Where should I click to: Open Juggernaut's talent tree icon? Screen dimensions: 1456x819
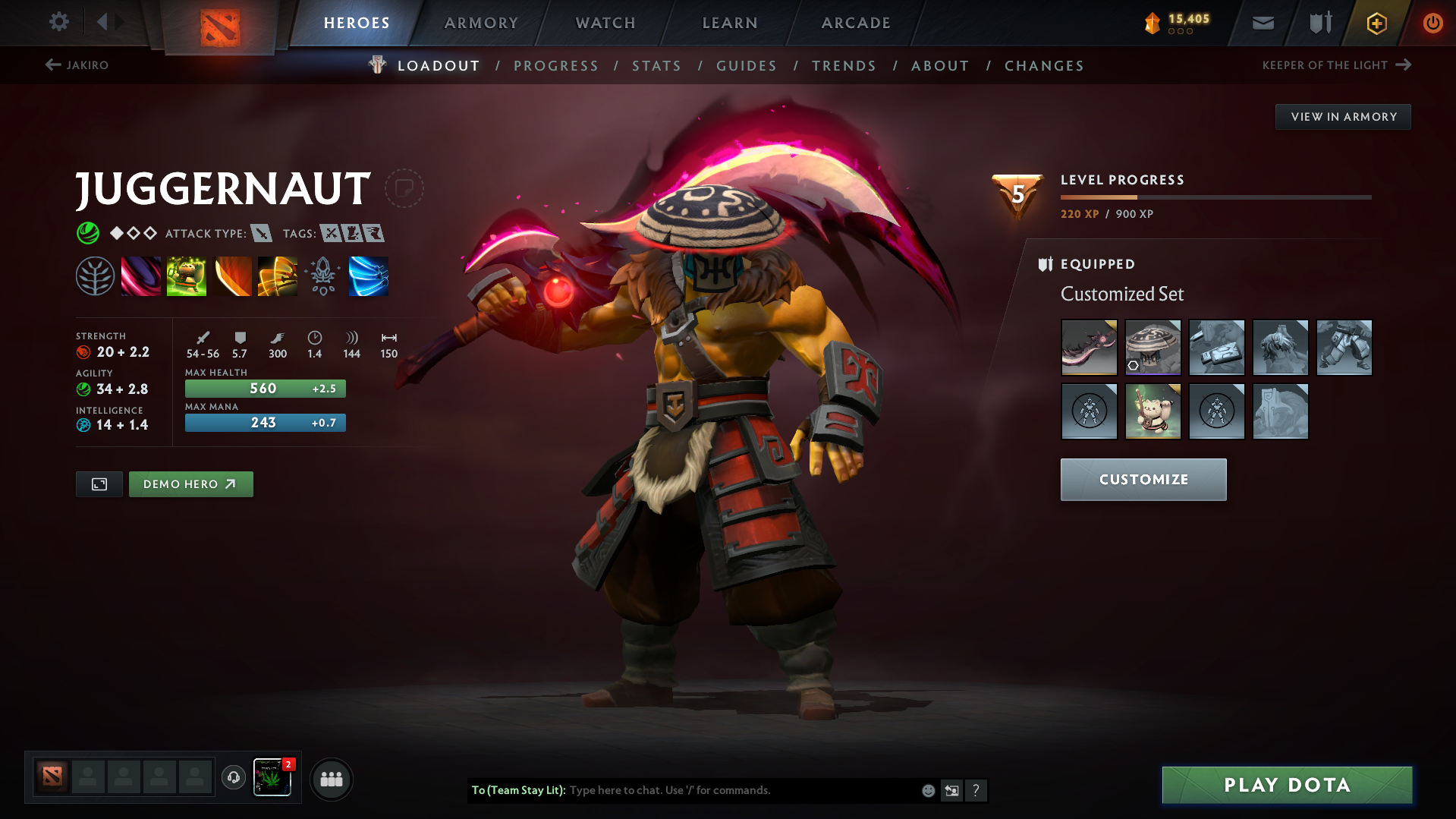[x=95, y=276]
